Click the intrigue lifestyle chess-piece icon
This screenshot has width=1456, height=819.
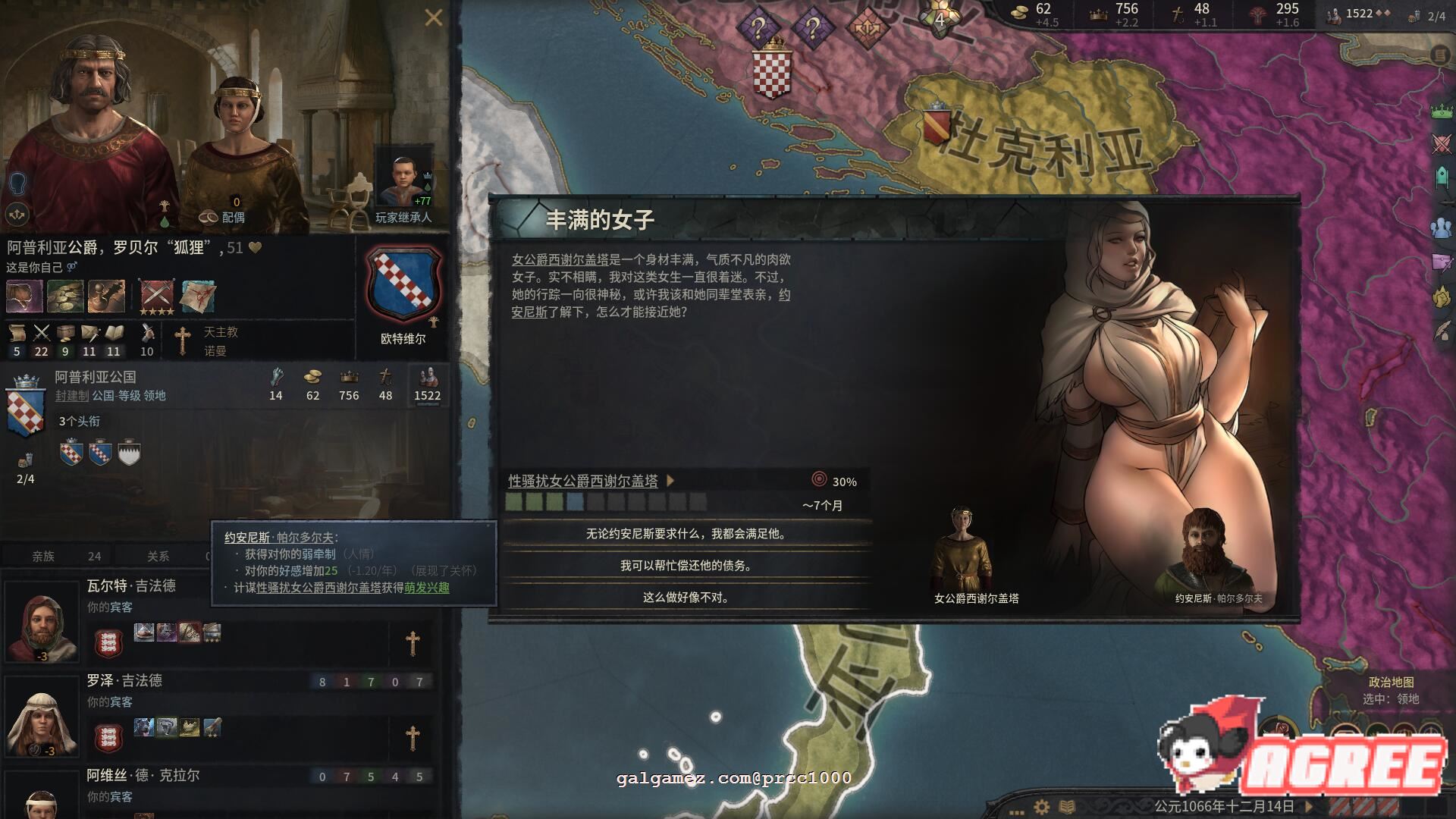107,296
